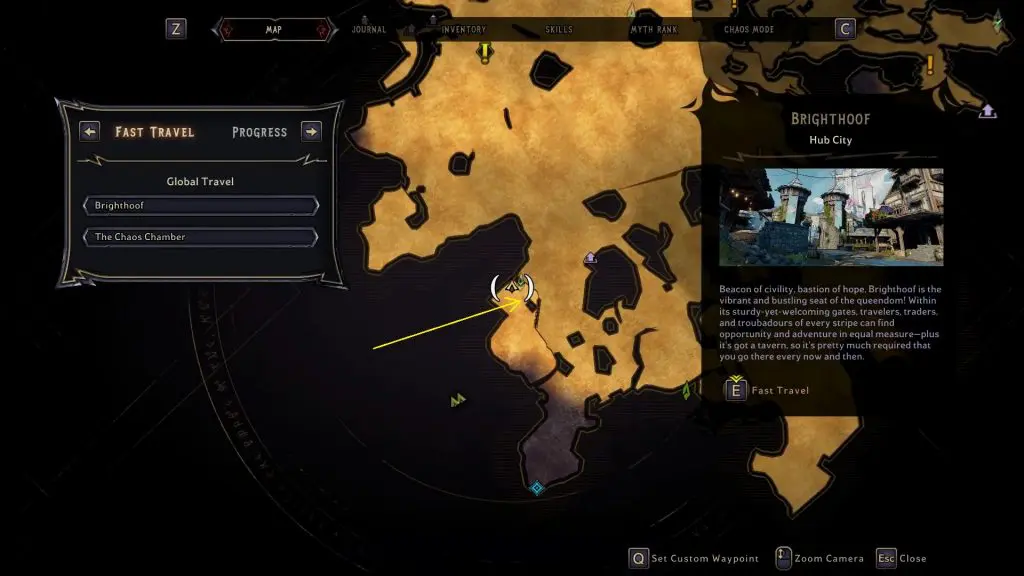Click the left arrow beside Fast Travel

click(90, 131)
